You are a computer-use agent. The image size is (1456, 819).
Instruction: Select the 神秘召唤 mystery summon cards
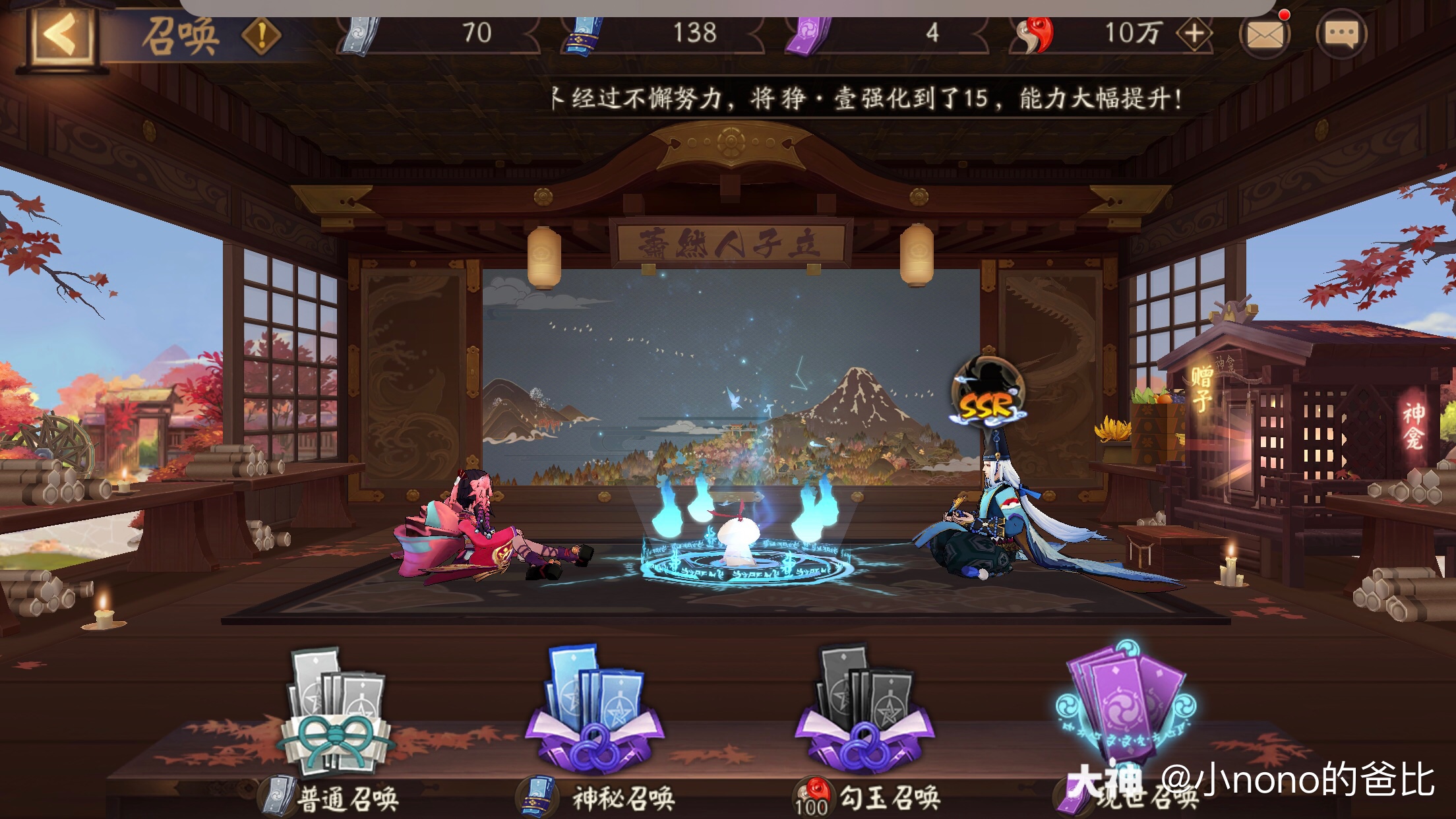[597, 712]
